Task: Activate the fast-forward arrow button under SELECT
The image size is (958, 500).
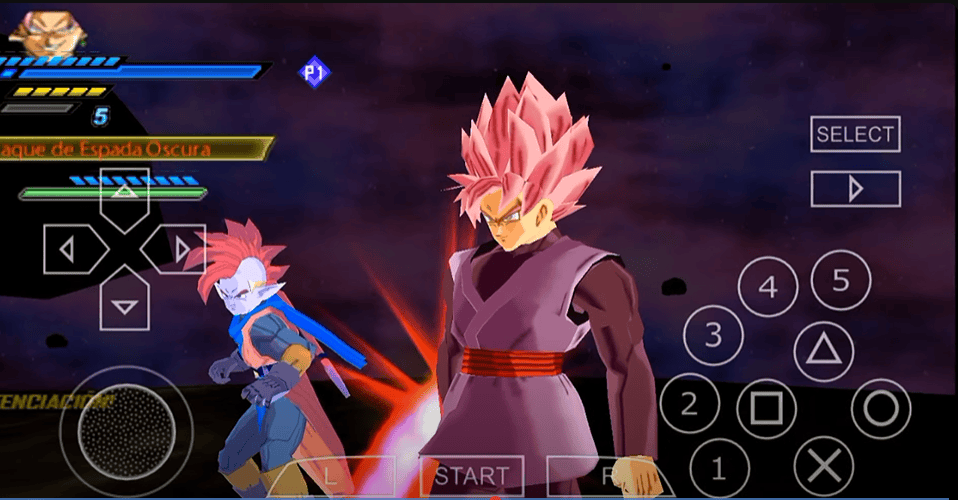Action: tap(855, 189)
